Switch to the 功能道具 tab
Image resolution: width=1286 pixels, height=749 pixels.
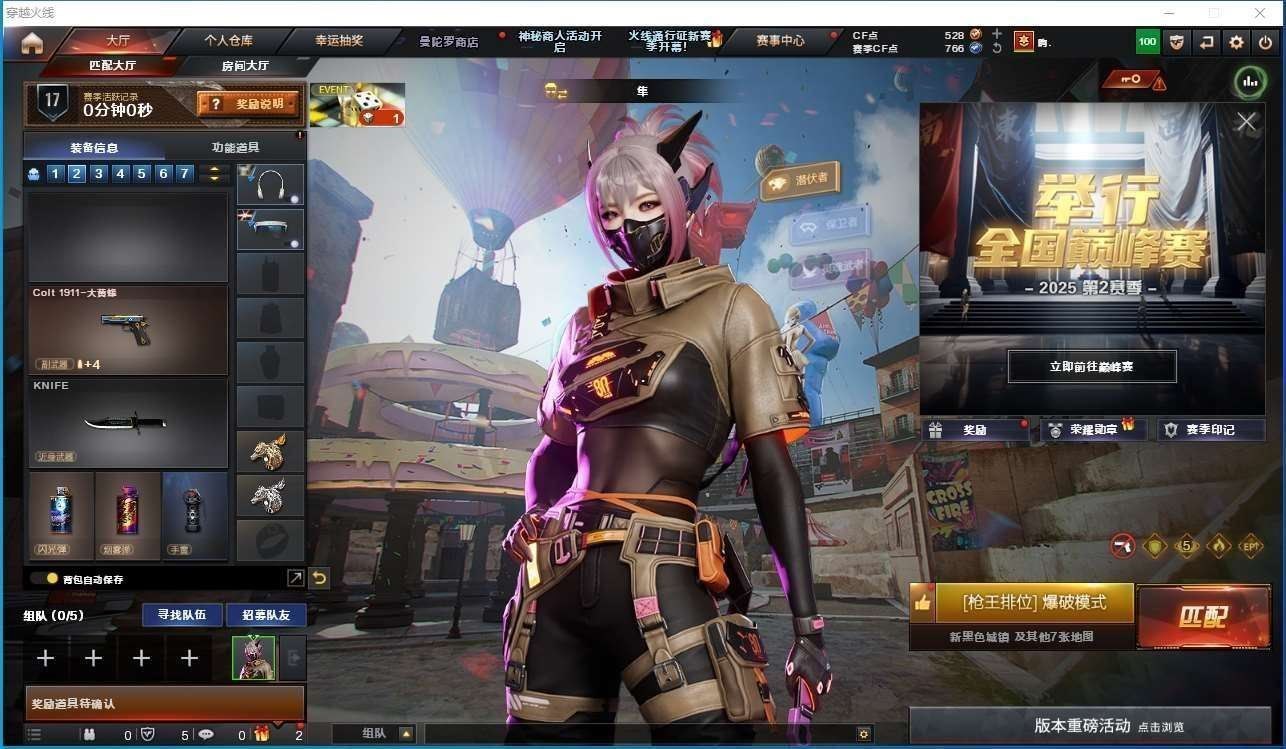[235, 148]
